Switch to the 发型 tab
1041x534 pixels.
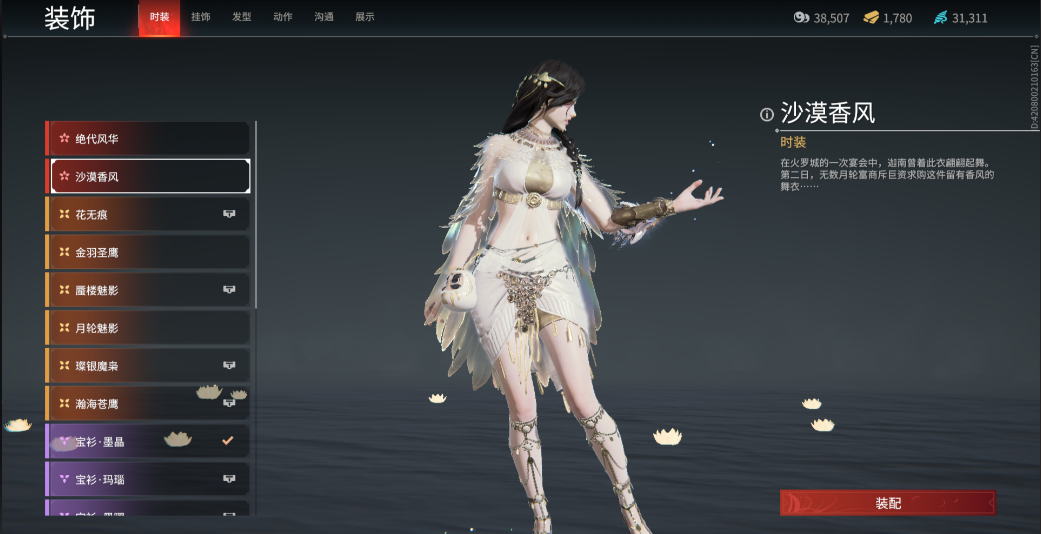(x=241, y=17)
